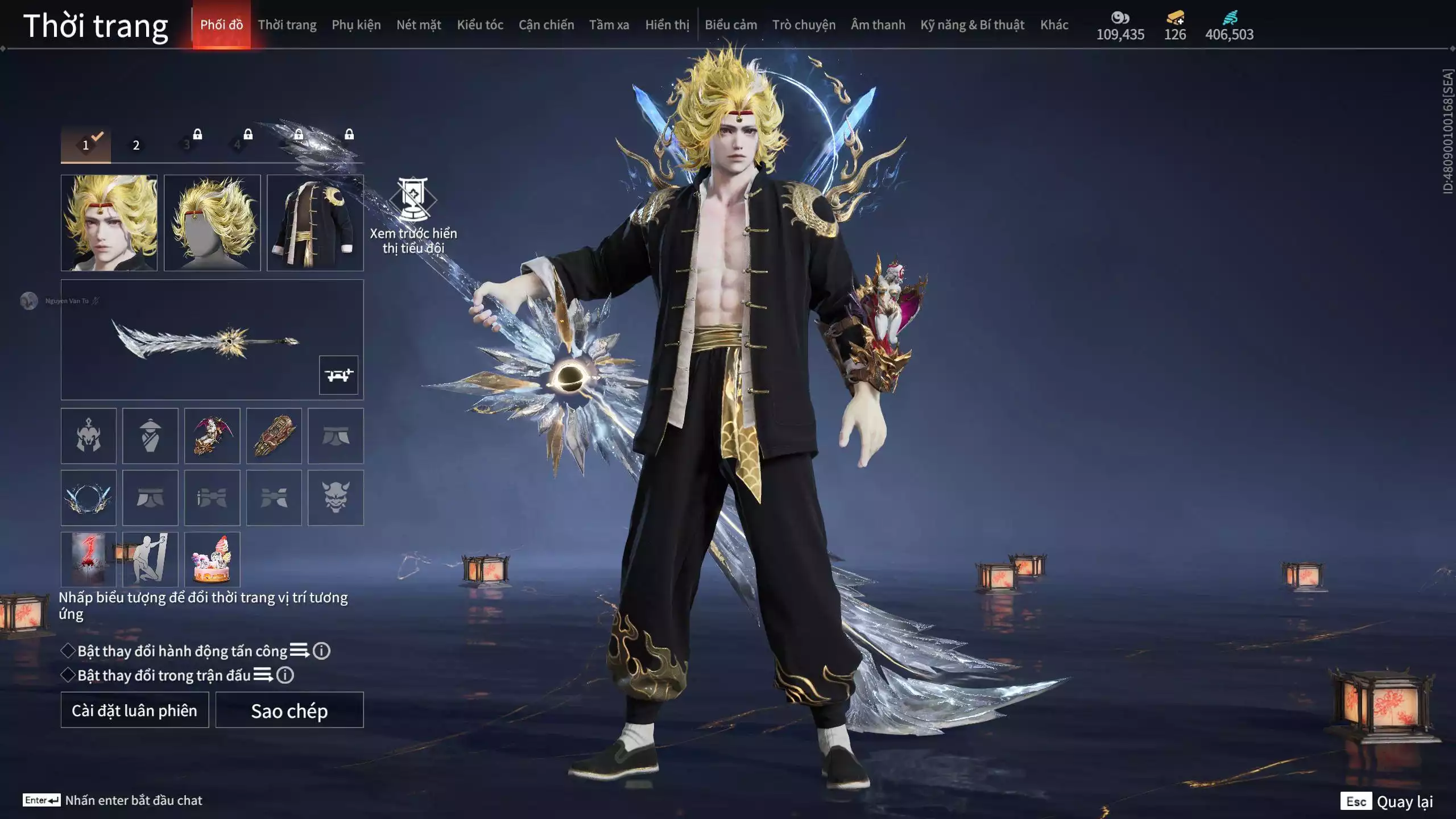Toggle Bật thay đổi hành động tấn công
1456x819 pixels.
(68, 651)
